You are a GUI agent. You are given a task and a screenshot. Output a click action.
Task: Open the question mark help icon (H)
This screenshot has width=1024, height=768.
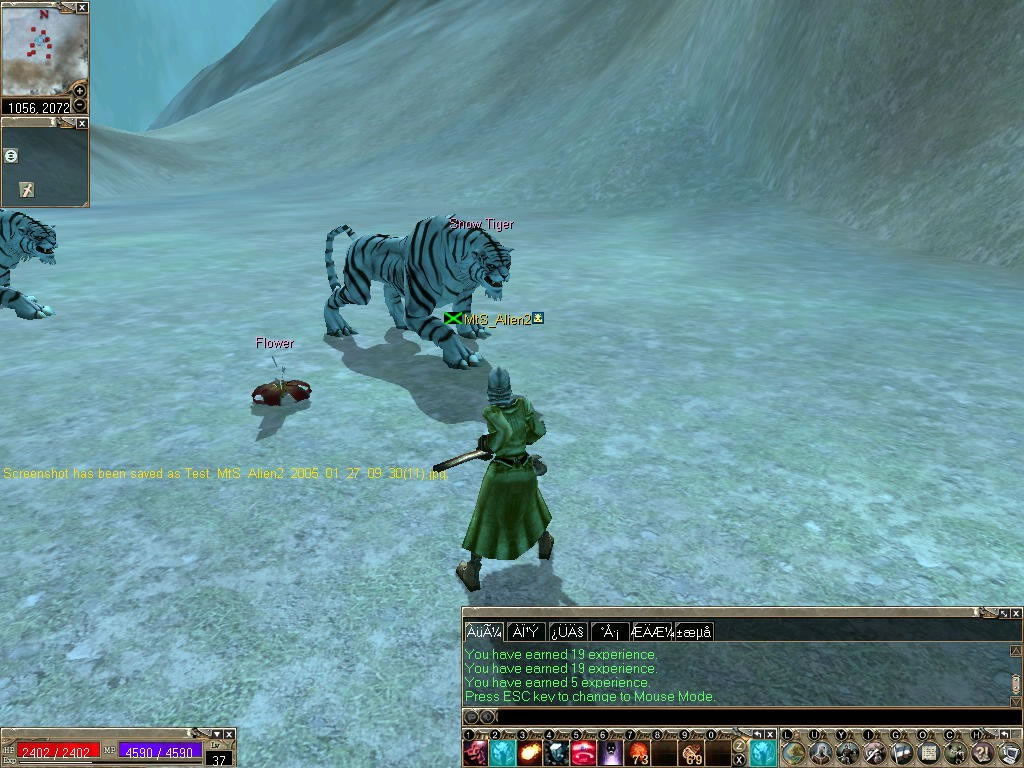click(982, 752)
